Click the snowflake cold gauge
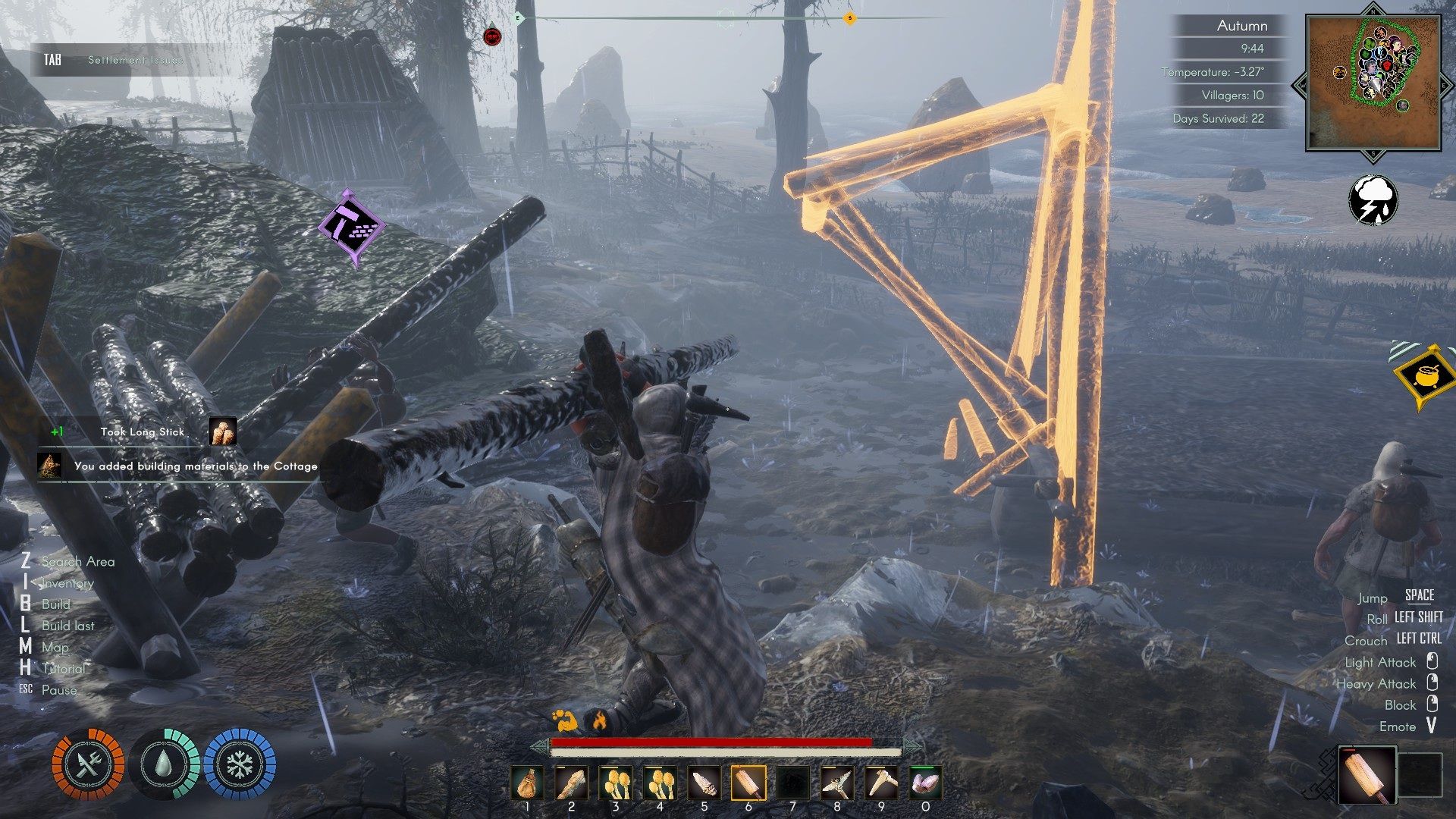This screenshot has height=819, width=1456. [240, 764]
